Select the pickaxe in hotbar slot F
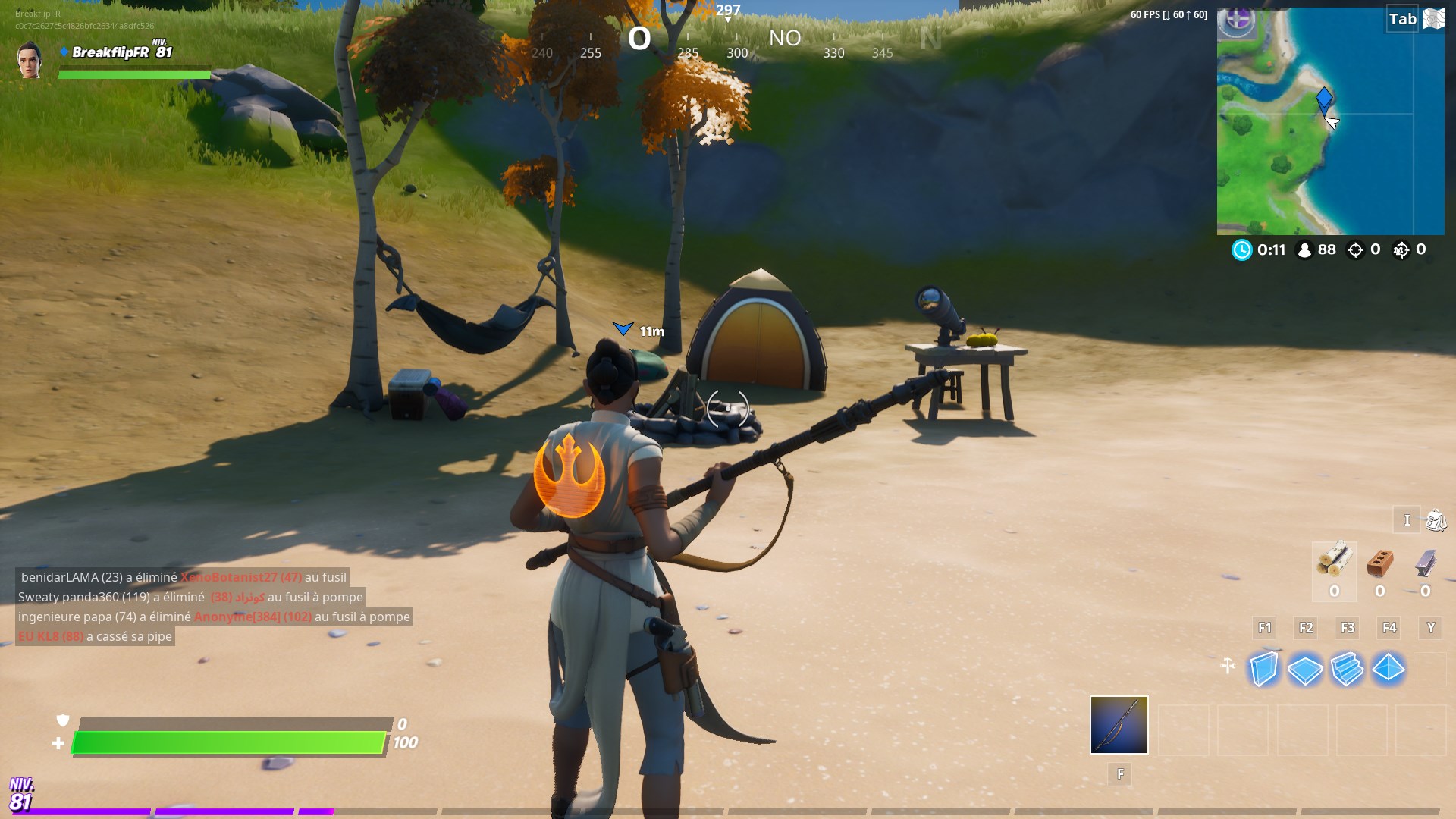 point(1118,726)
